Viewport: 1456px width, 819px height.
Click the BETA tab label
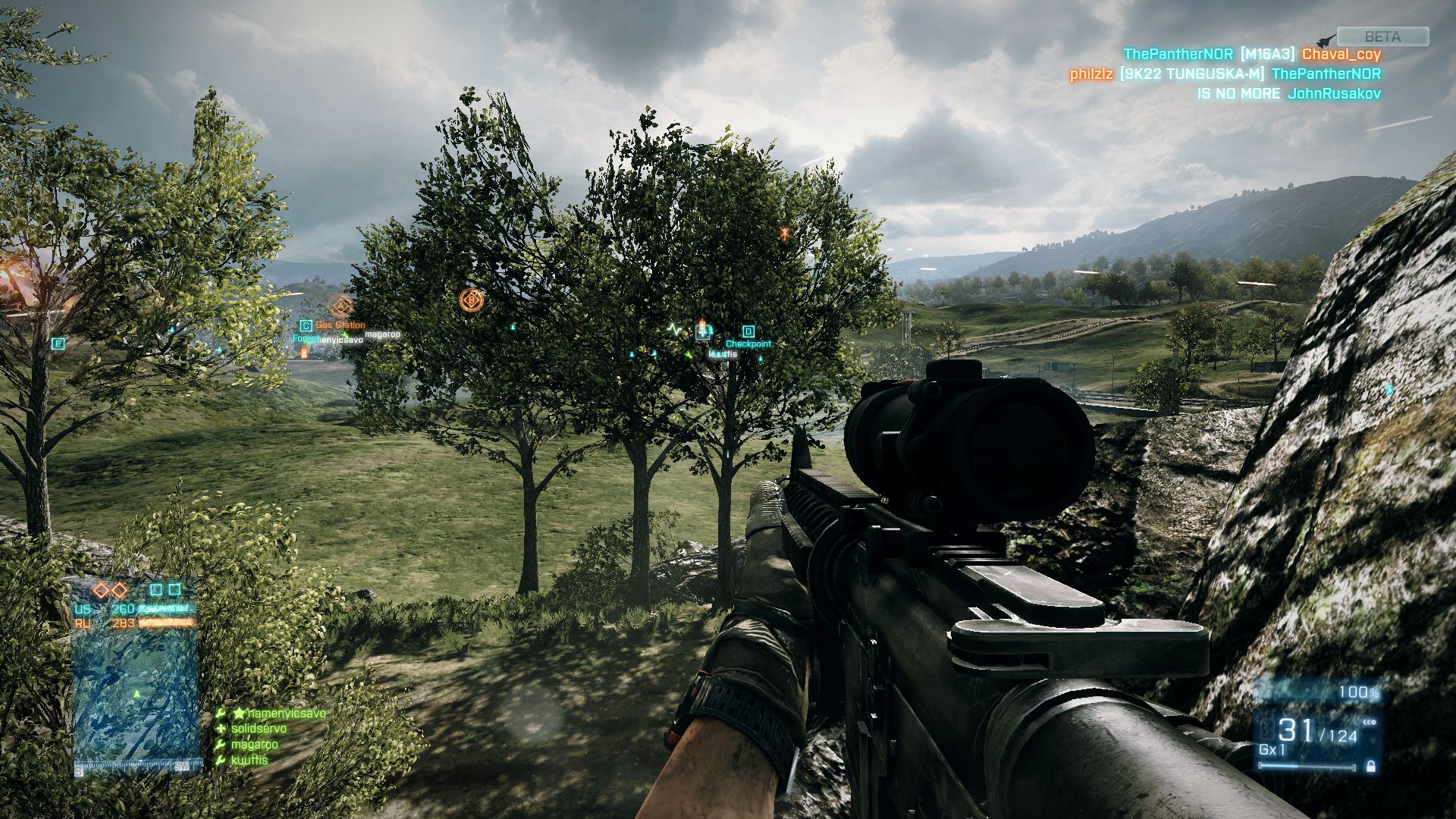pyautogui.click(x=1382, y=36)
